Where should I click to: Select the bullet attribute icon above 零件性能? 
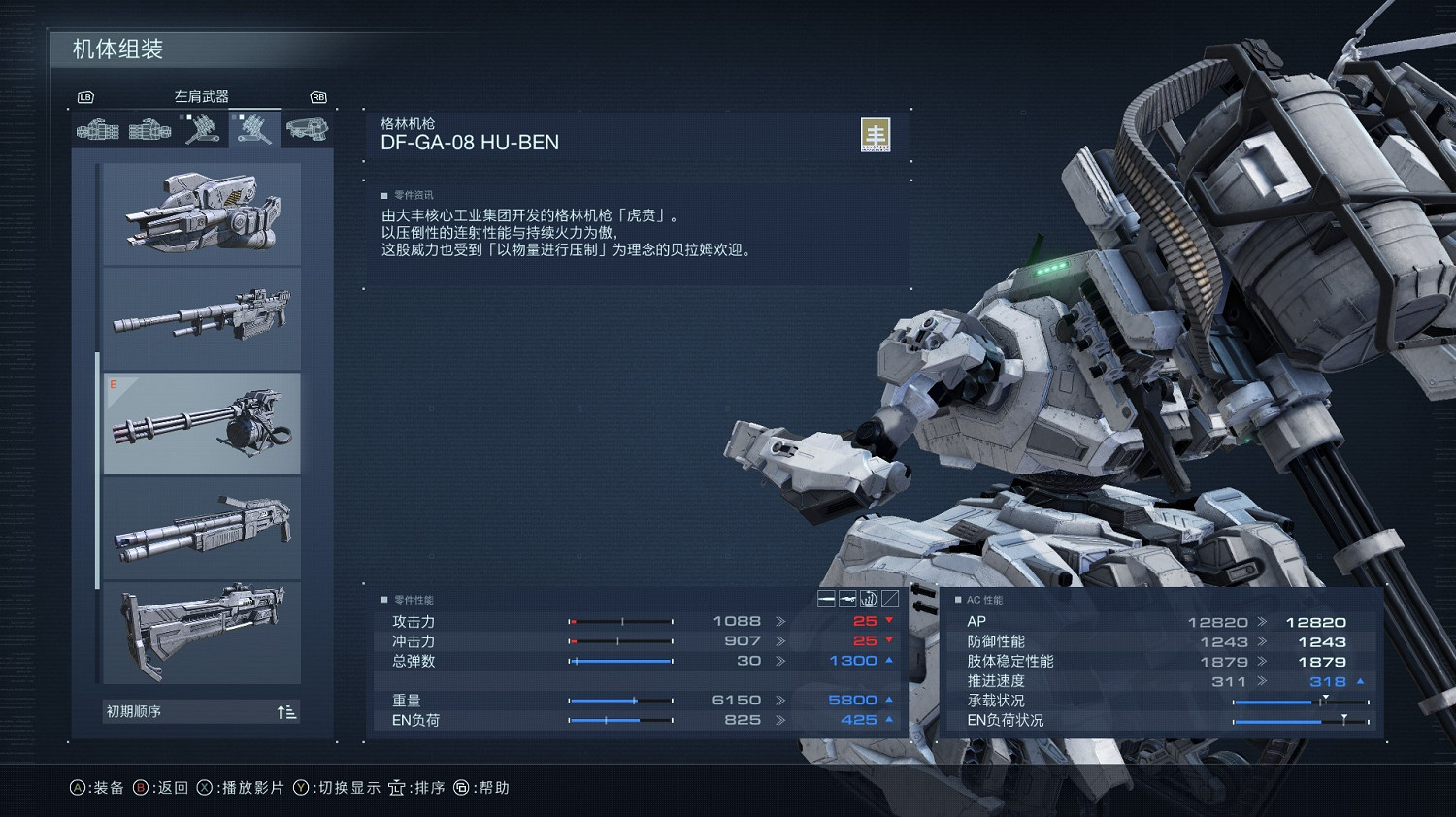[826, 600]
